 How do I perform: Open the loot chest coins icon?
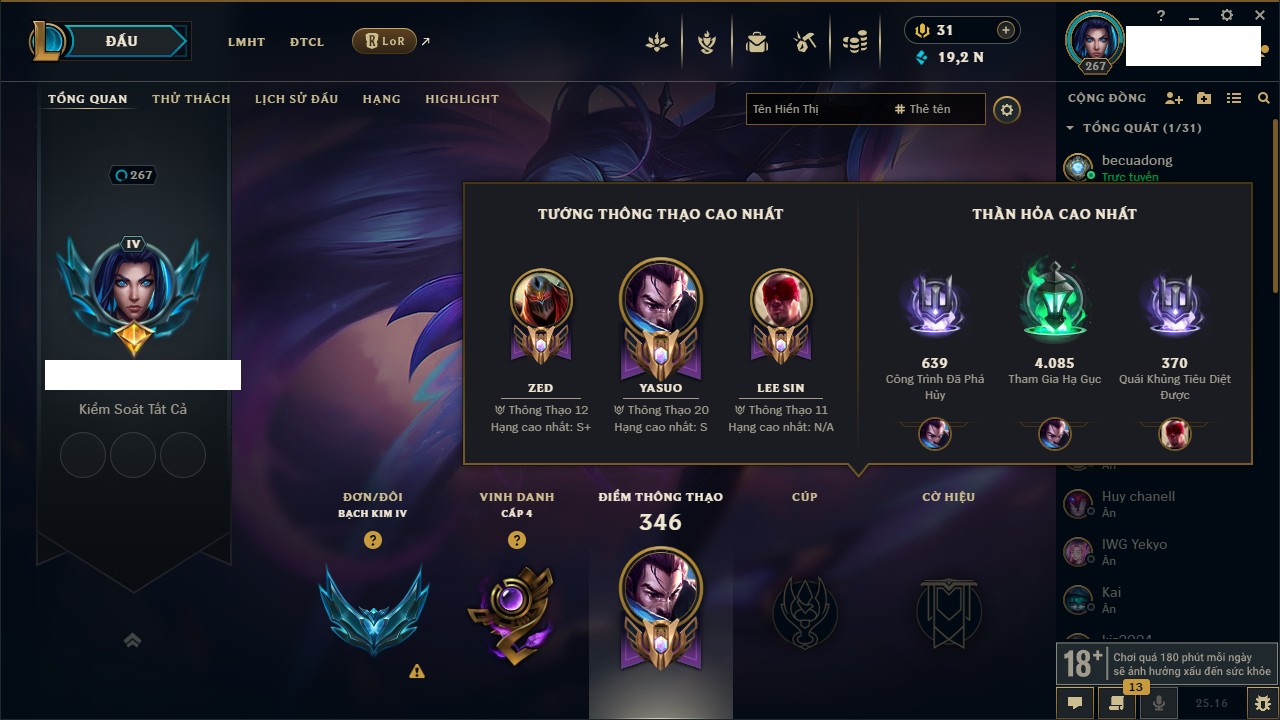pos(854,42)
